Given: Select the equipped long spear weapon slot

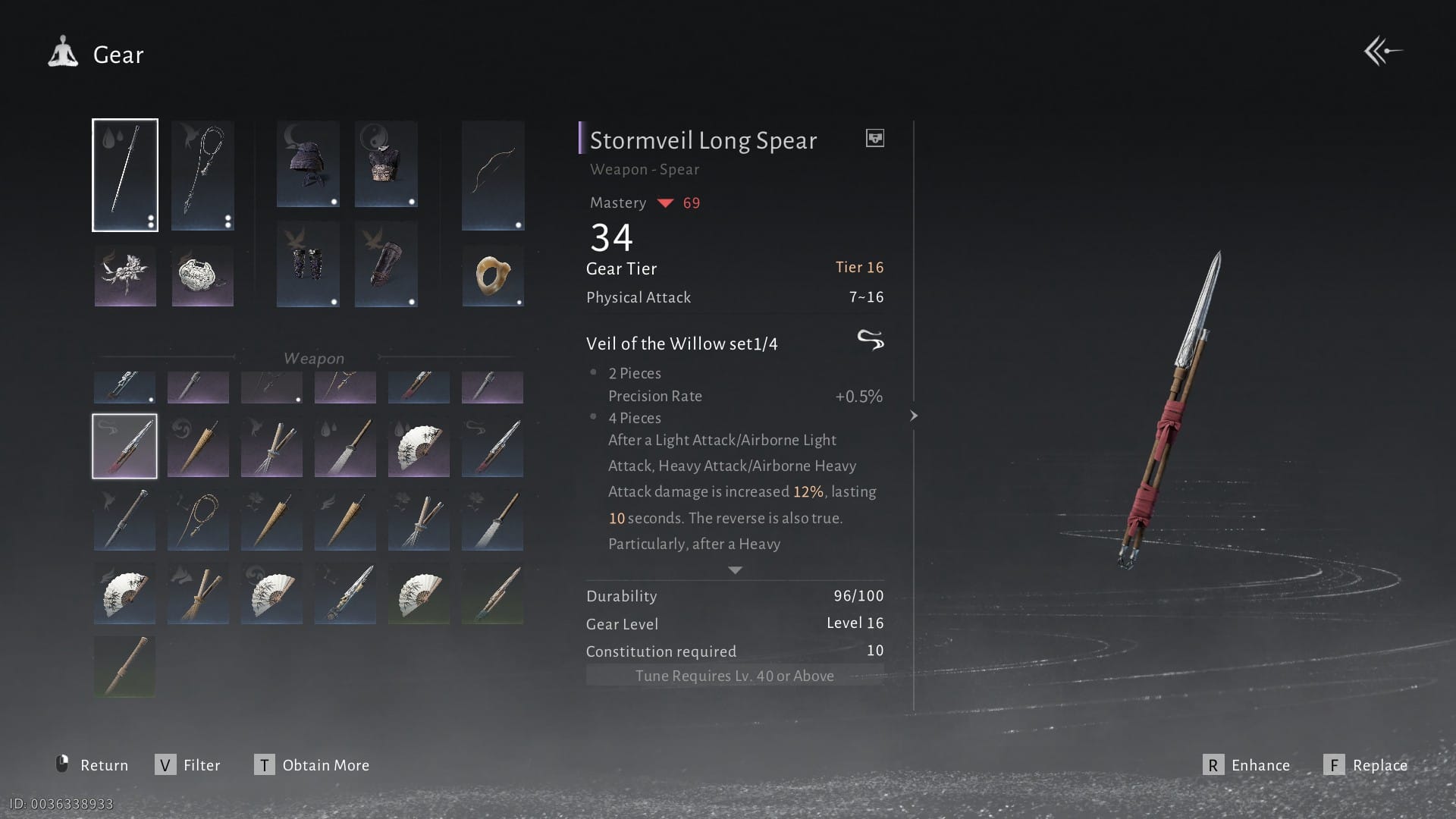Looking at the screenshot, I should tap(125, 175).
